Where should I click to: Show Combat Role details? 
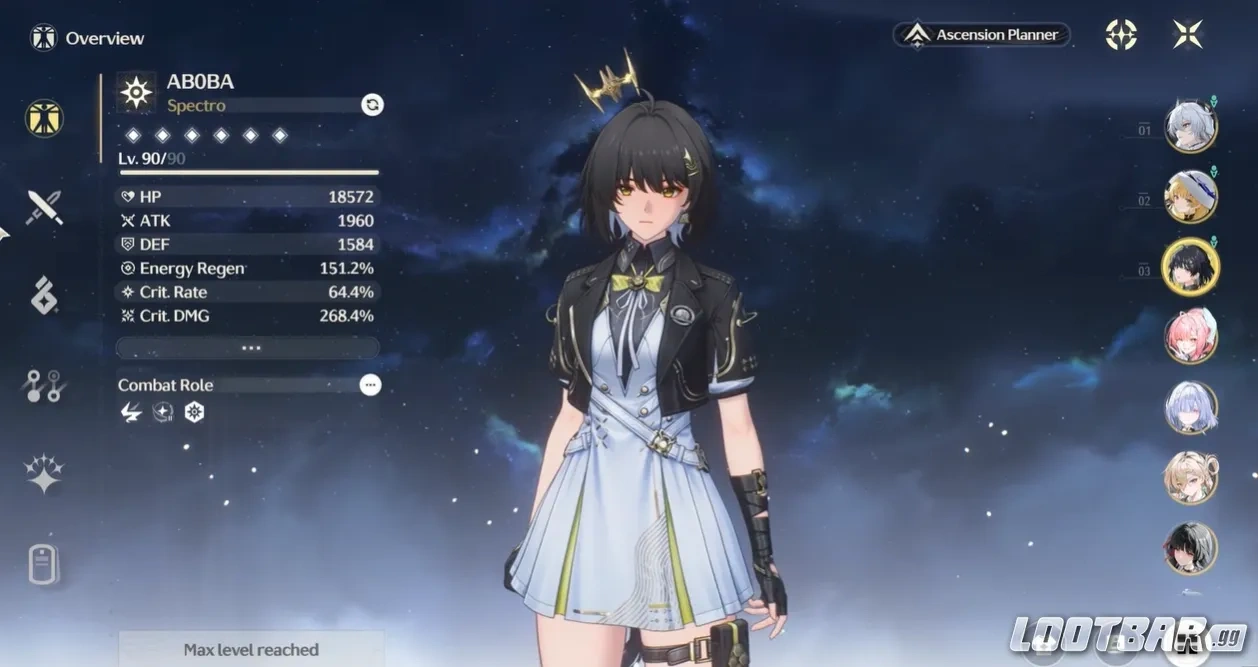click(x=370, y=385)
